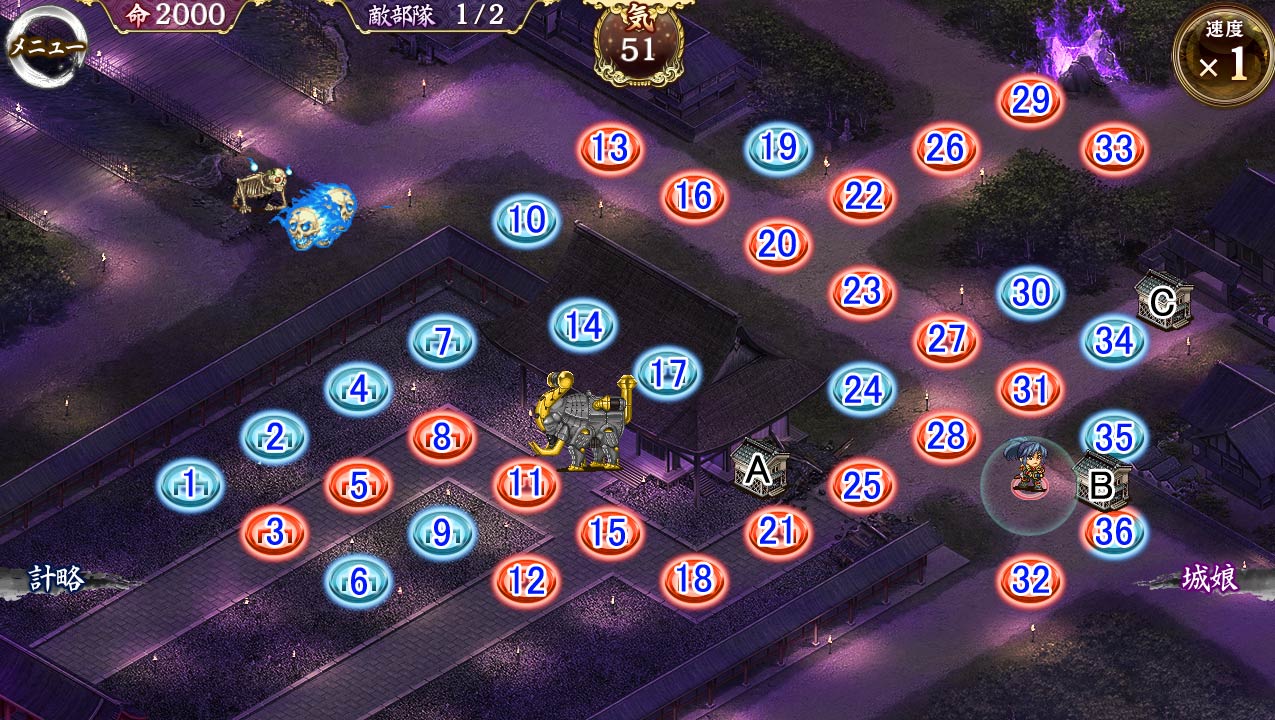
Task: Pick red placement tile 18
Action: point(694,579)
